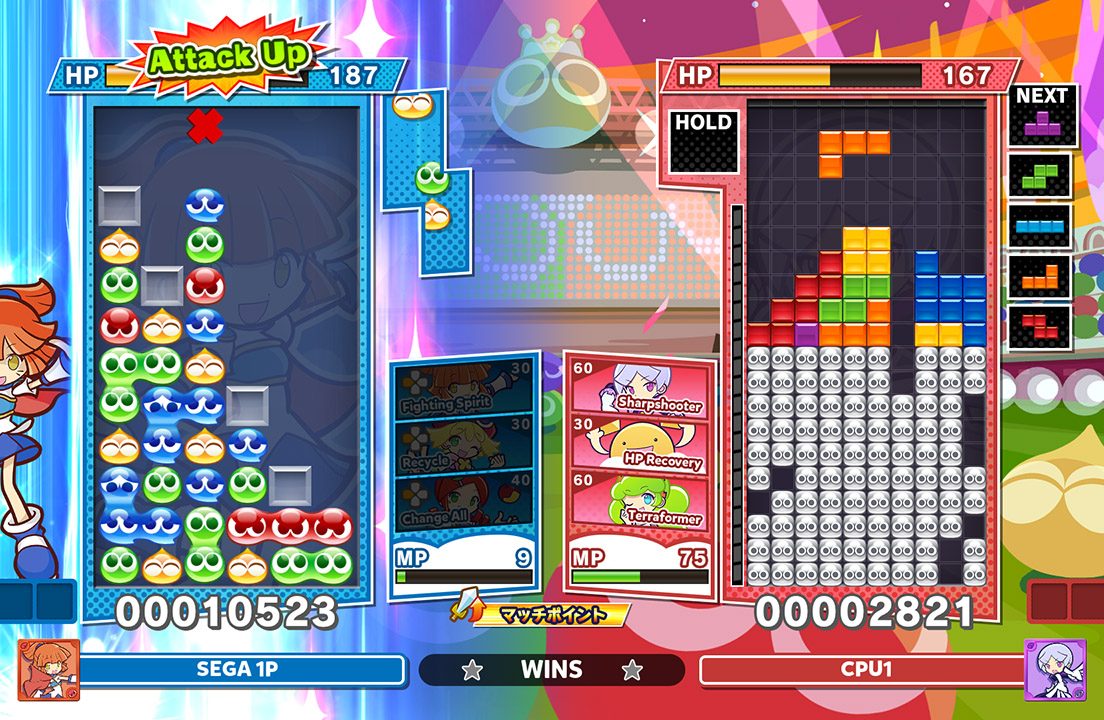Choose the light blue I-piece preview
1104x720 pixels.
[x=1040, y=226]
